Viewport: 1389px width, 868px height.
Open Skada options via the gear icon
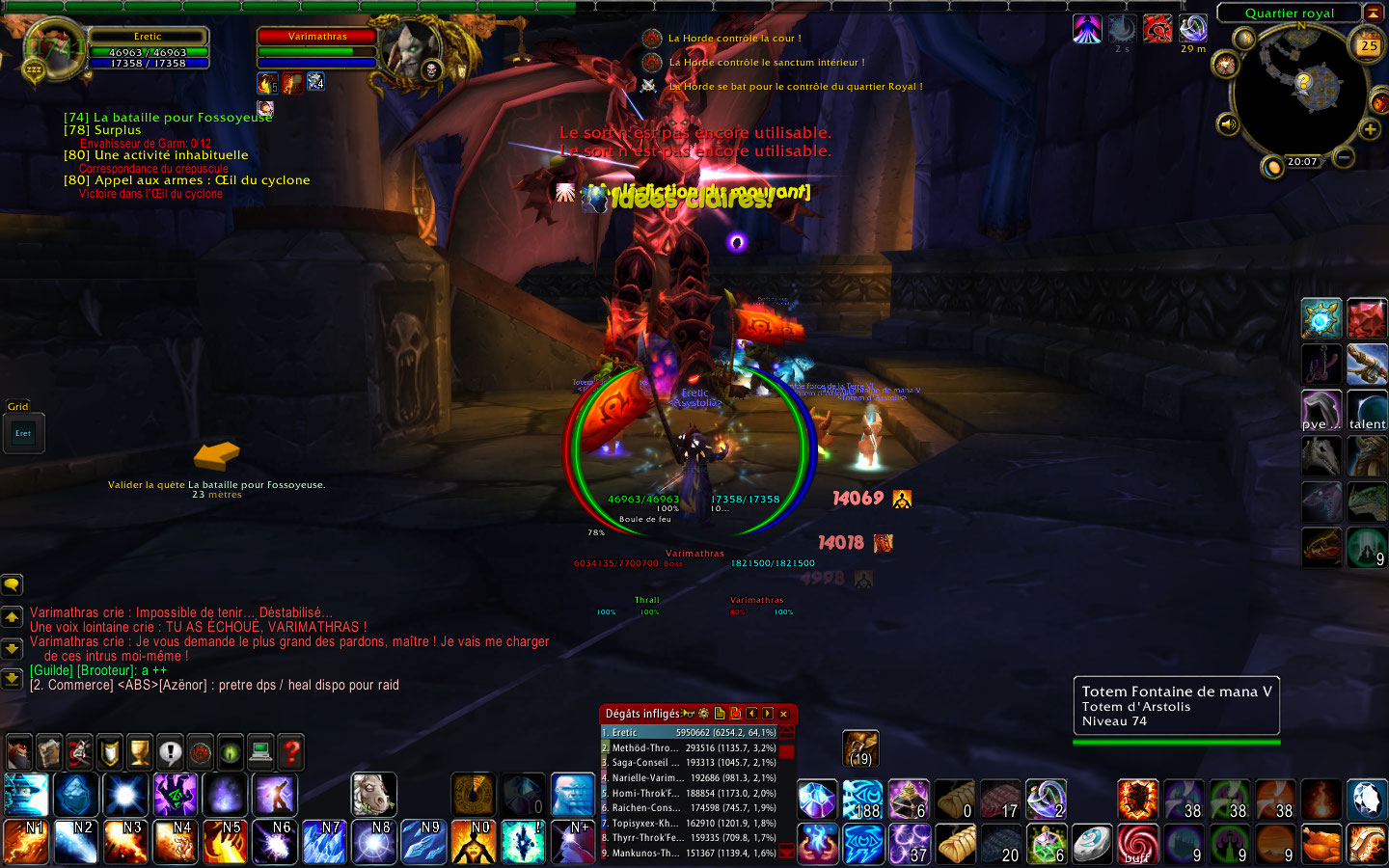pos(703,714)
